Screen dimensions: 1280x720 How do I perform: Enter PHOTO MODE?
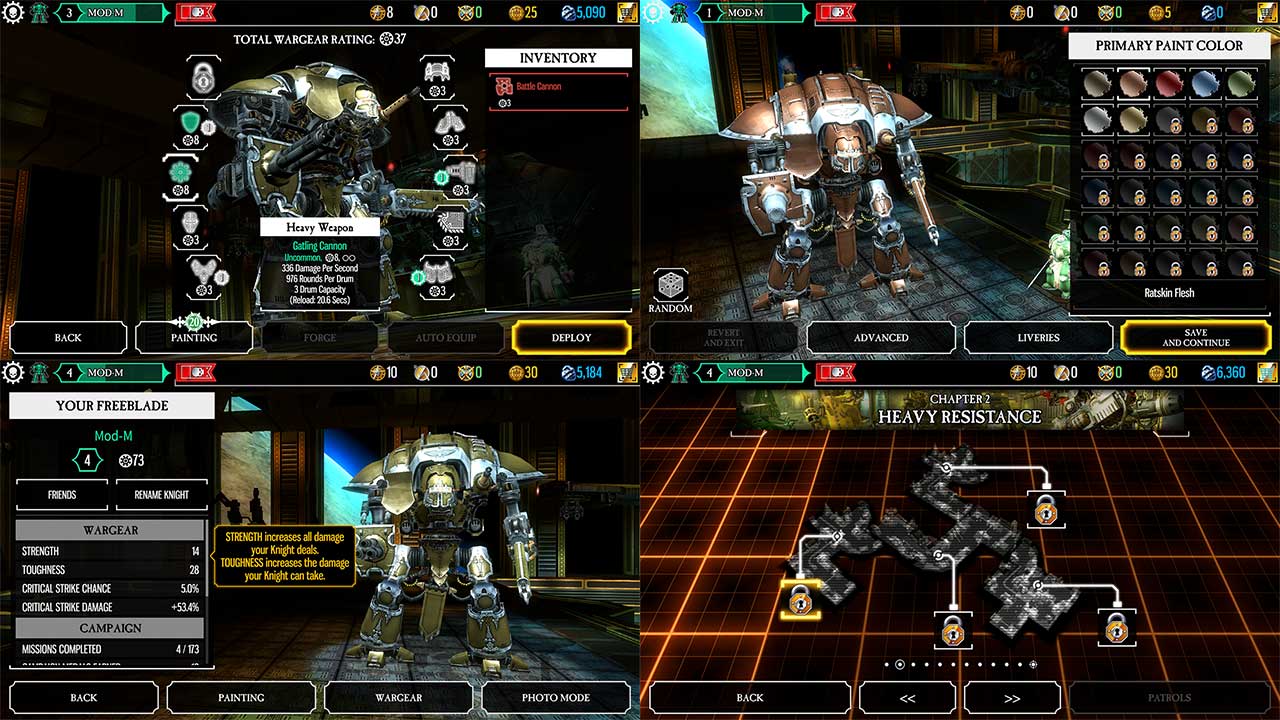point(556,697)
